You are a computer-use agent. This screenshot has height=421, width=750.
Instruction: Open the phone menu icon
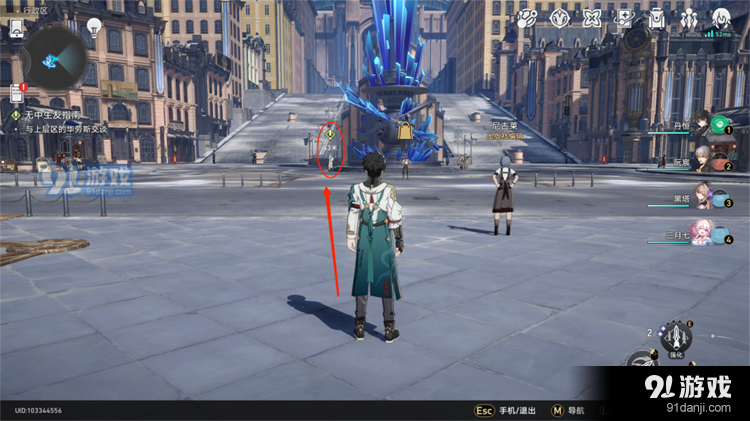17,28
